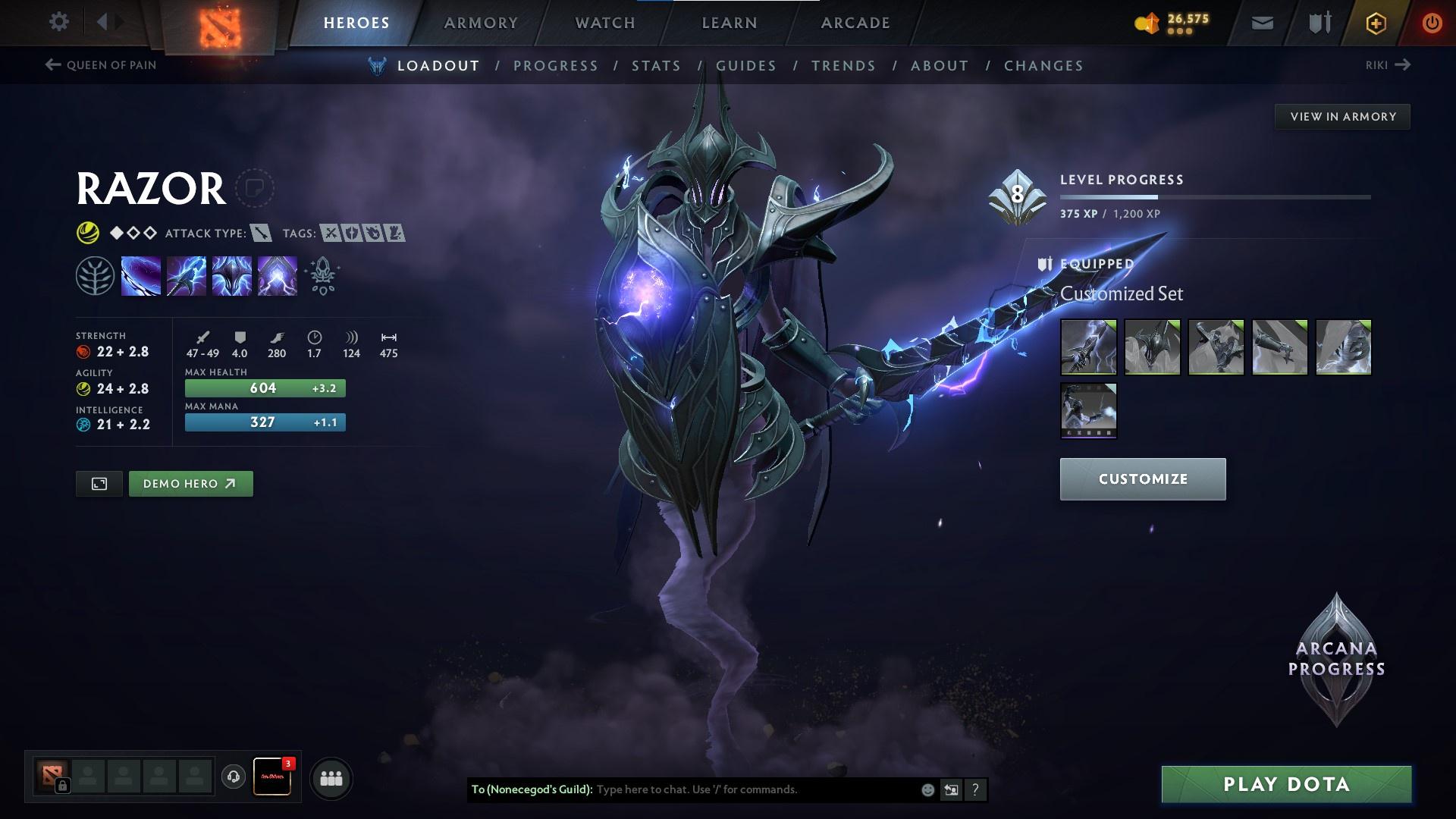The width and height of the screenshot is (1456, 819).
Task: Open Razor's talent tree icon
Action: coord(96,275)
